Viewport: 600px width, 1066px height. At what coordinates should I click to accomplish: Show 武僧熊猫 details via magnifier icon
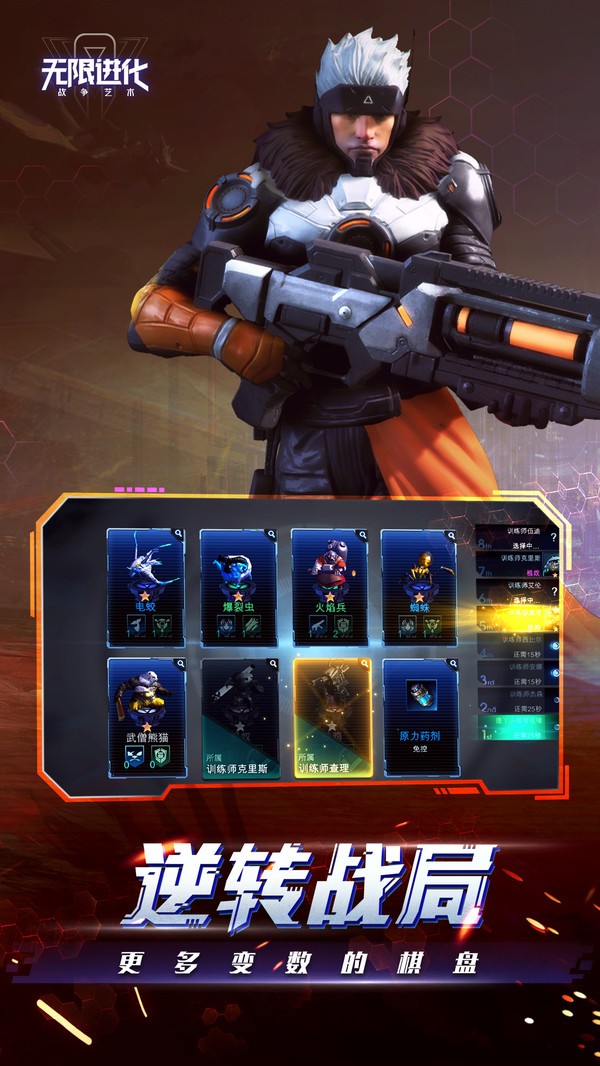(179, 664)
